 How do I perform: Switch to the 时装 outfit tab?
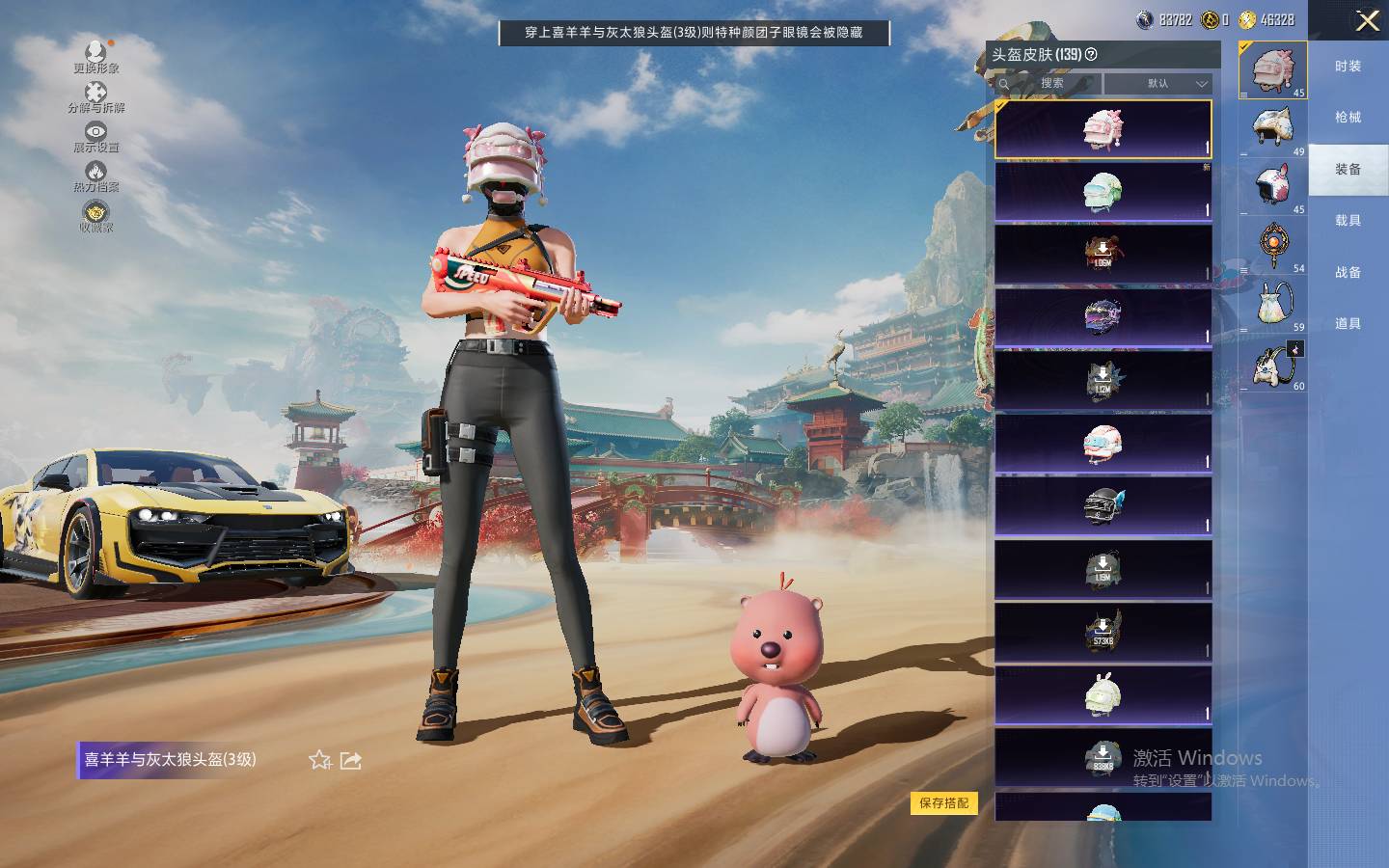click(1348, 67)
